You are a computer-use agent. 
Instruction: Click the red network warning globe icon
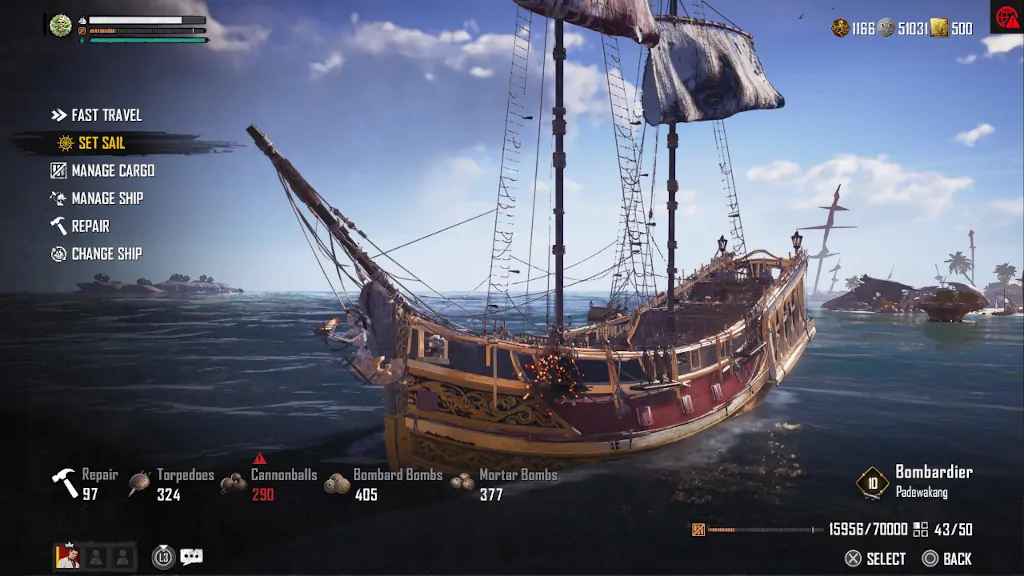pyautogui.click(x=1004, y=15)
